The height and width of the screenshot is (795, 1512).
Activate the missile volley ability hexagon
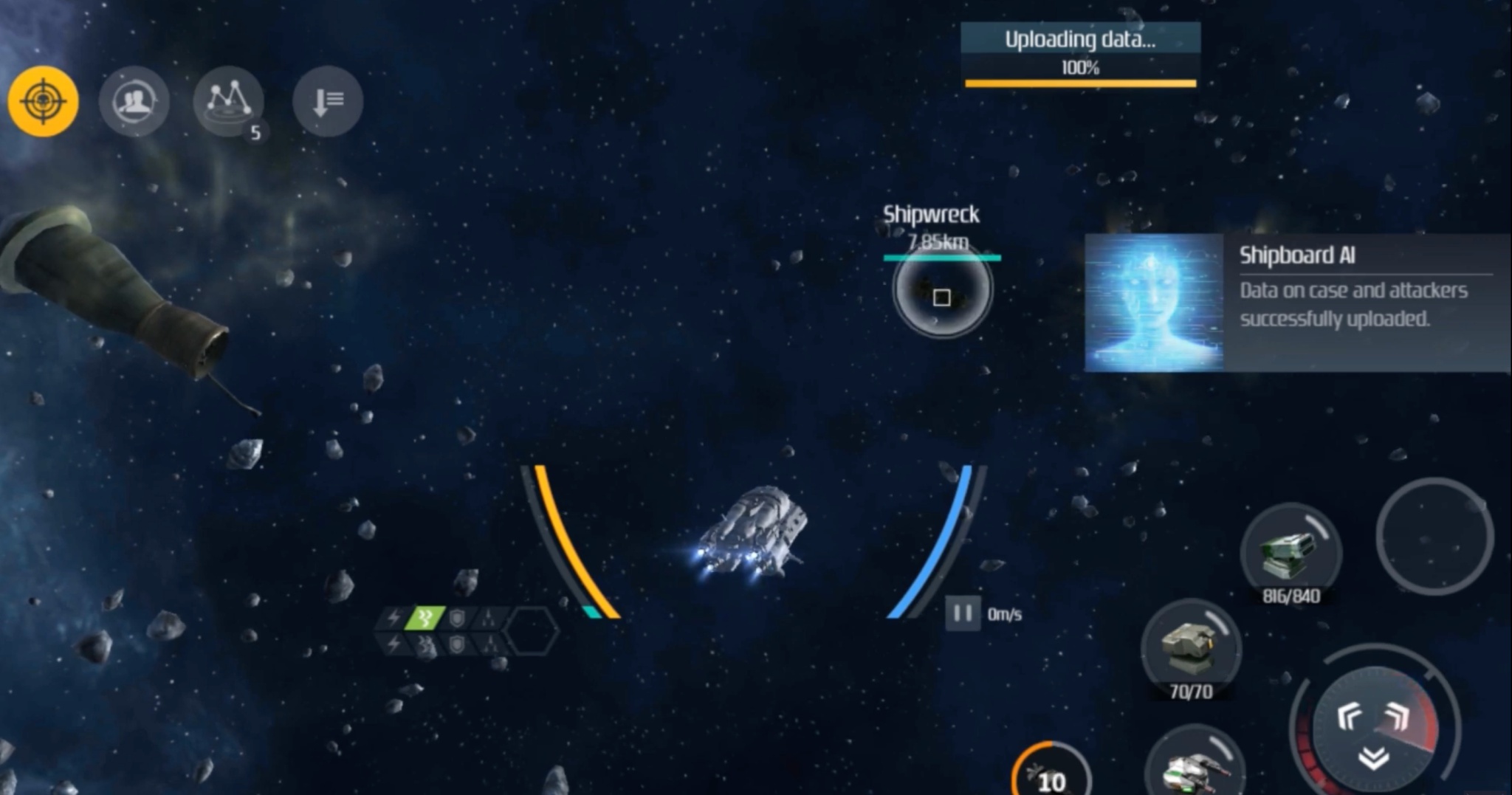(487, 617)
